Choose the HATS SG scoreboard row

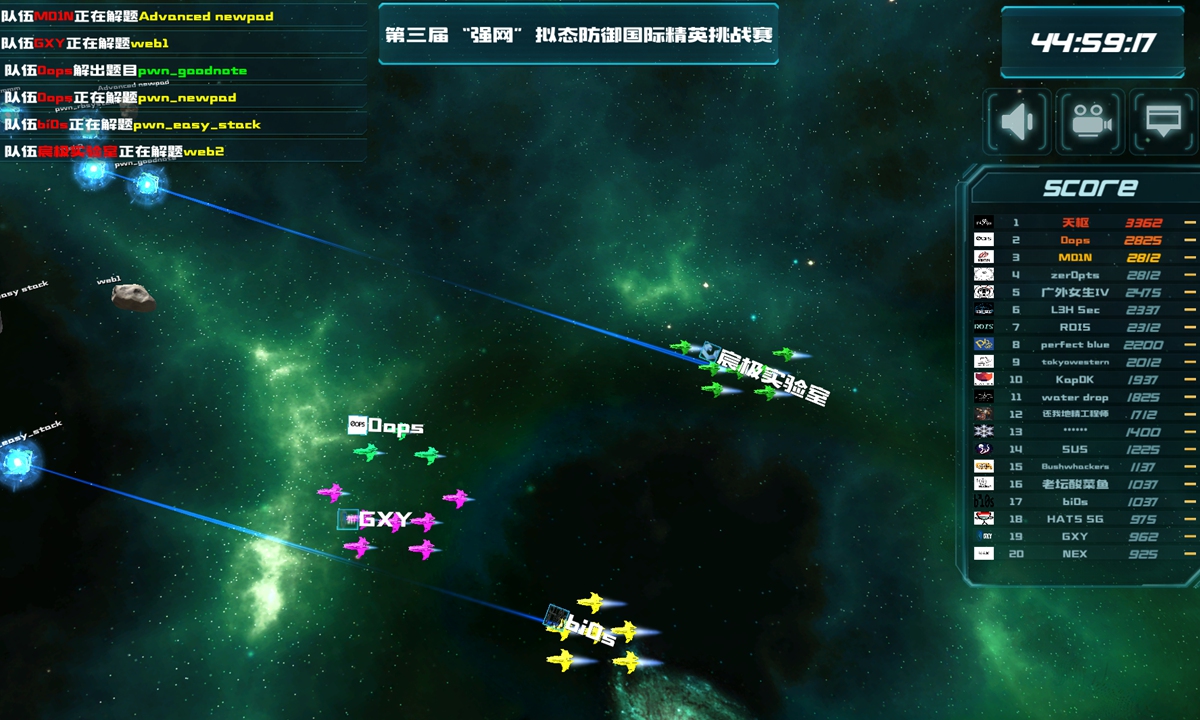click(1075, 519)
